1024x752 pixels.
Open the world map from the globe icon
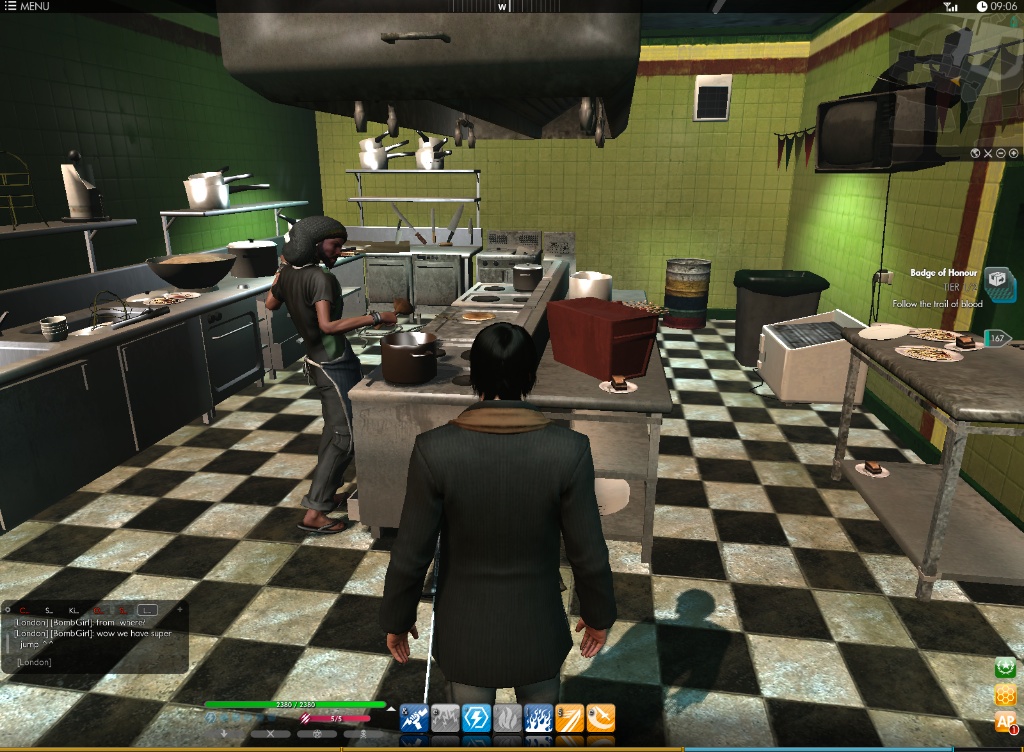coord(975,153)
